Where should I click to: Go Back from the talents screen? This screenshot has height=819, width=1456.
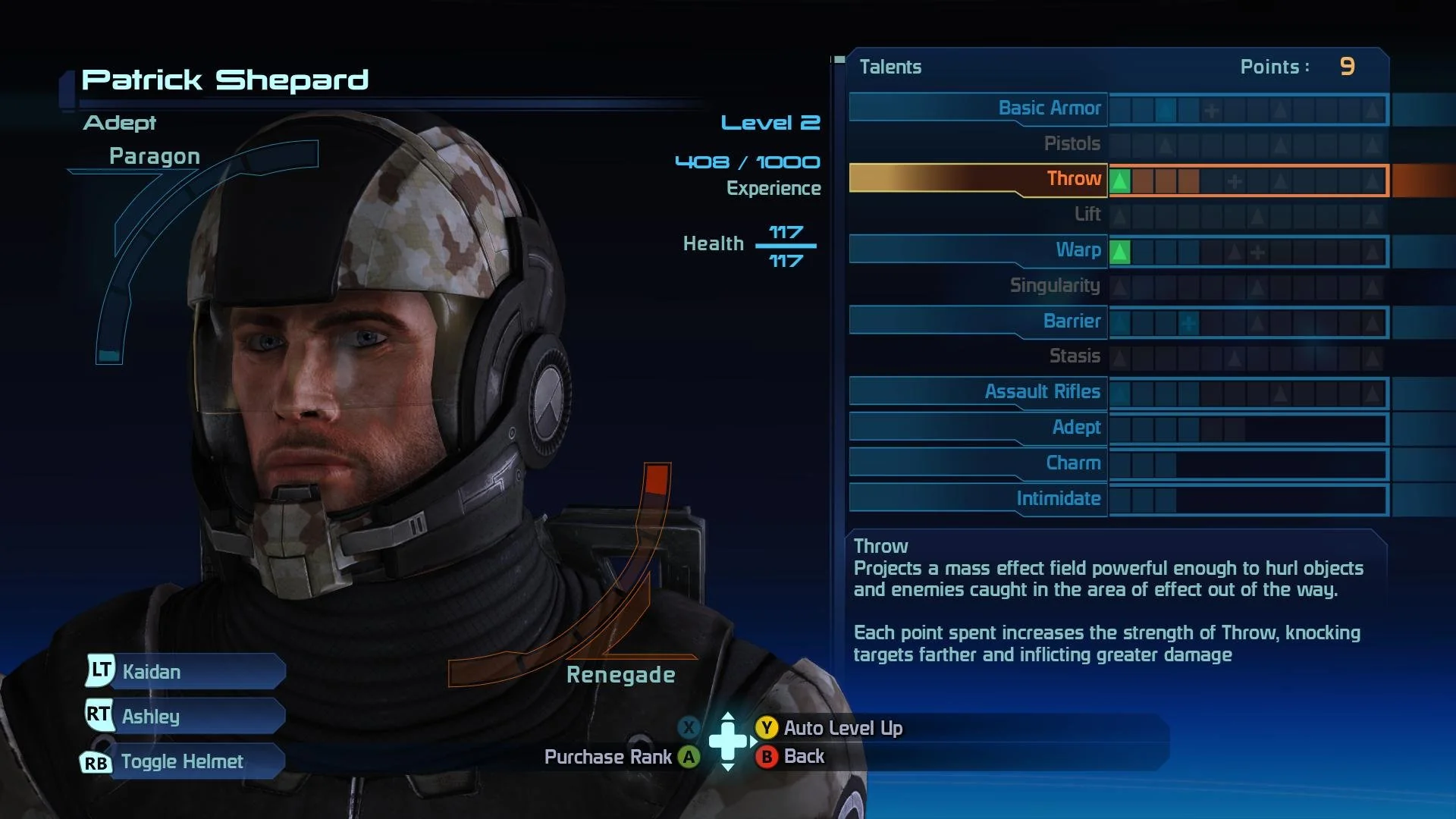802,756
